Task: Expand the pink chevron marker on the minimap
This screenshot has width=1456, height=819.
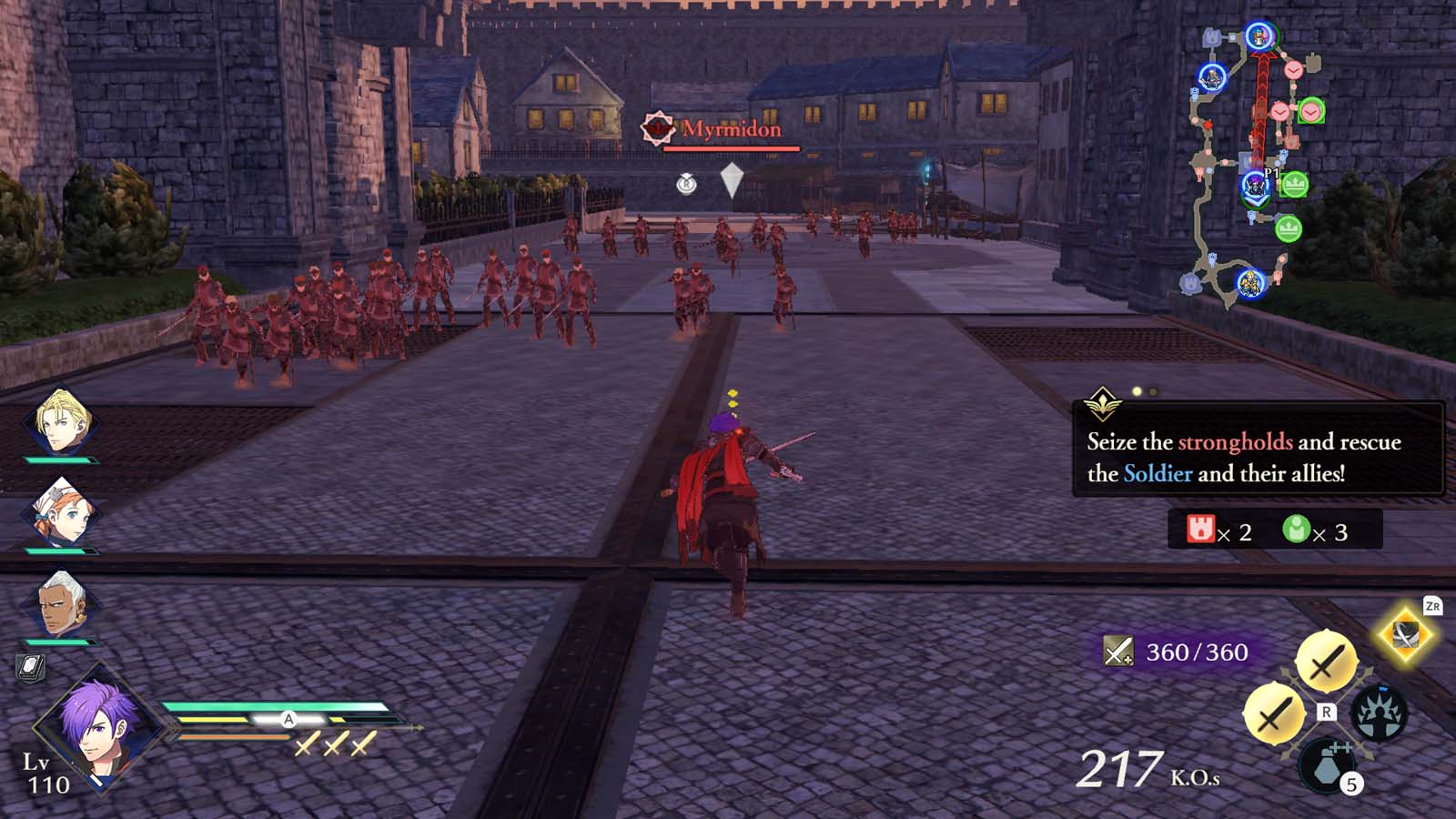Action: click(1292, 72)
